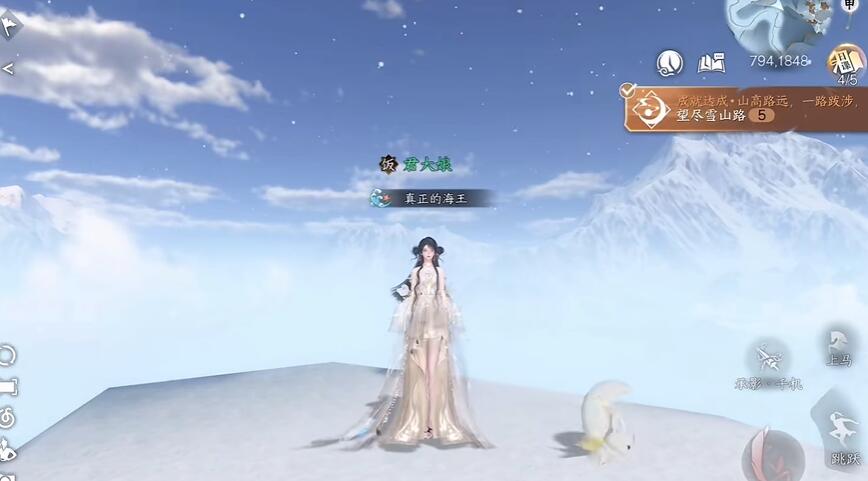This screenshot has height=481, width=868.
Task: Tap the 跳跃 jump button
Action: pyautogui.click(x=843, y=438)
